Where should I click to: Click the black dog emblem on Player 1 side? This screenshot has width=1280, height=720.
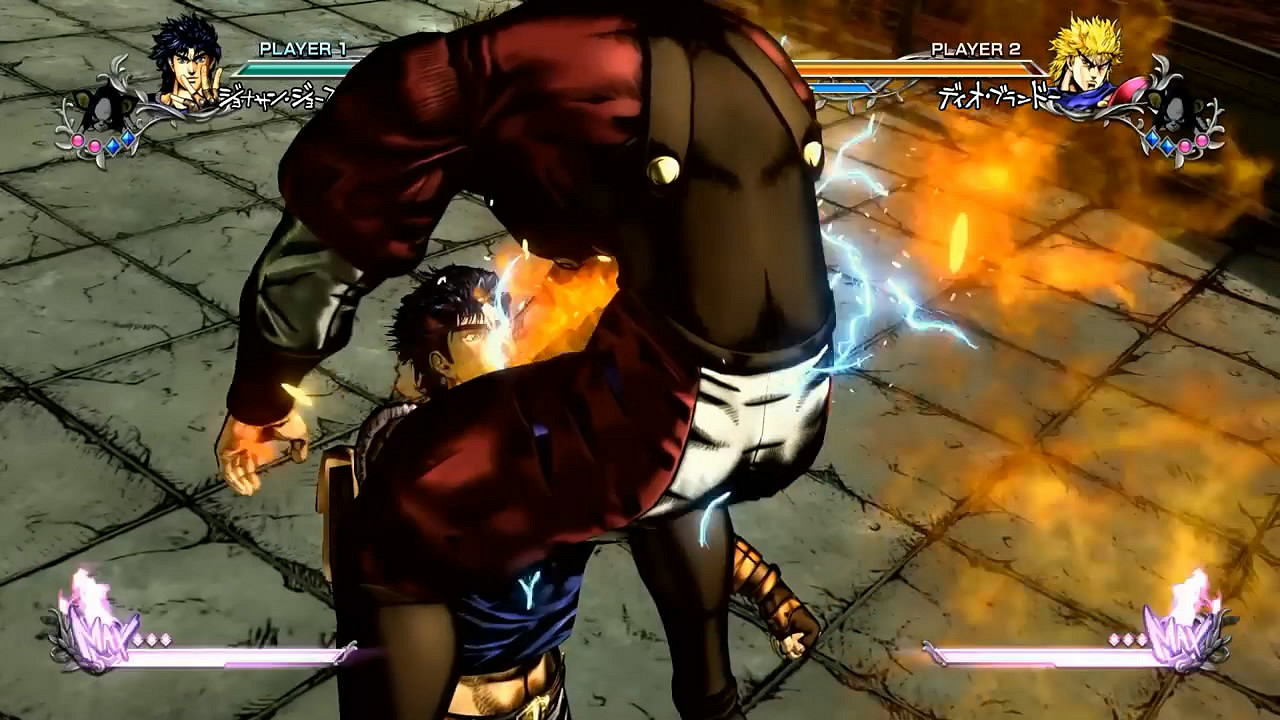click(x=103, y=110)
